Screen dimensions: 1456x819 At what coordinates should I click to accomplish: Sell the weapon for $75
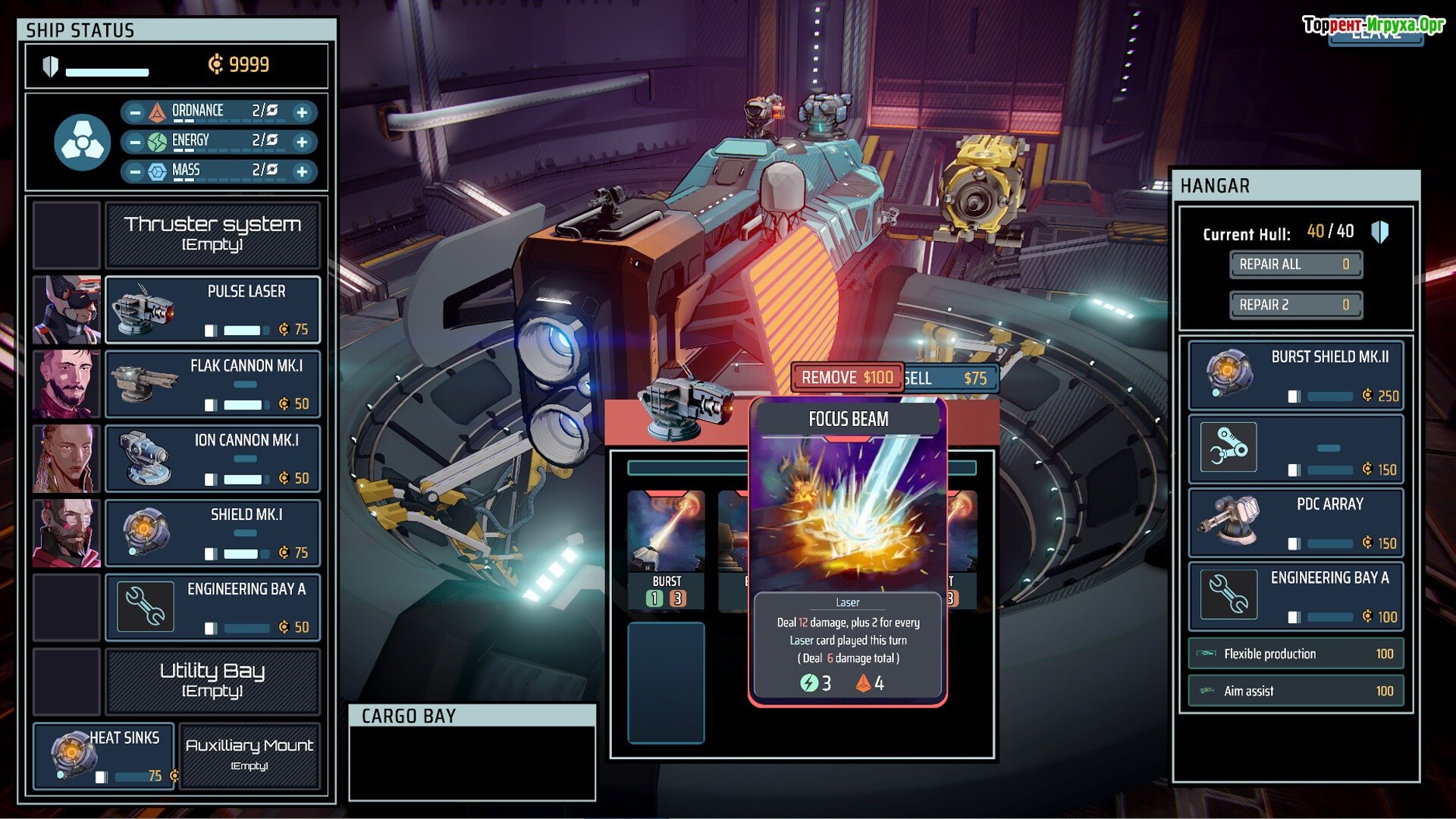(949, 378)
